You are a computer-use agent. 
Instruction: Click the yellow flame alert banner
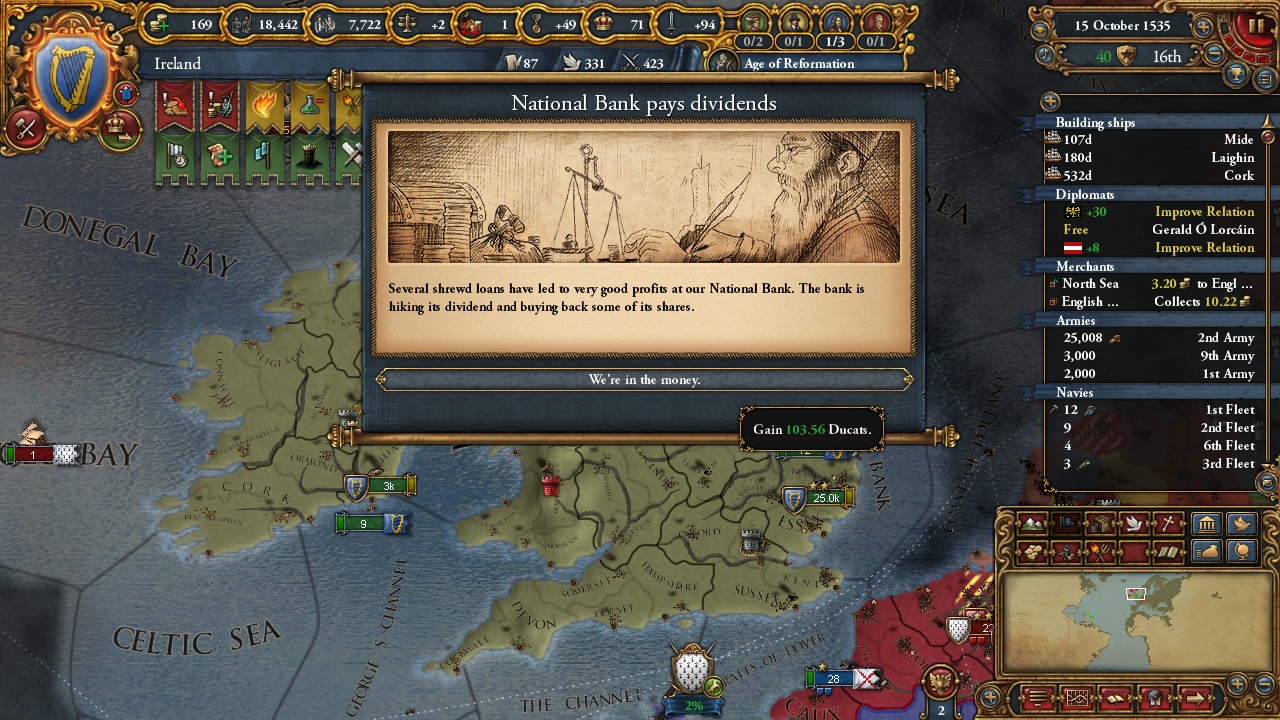click(264, 106)
